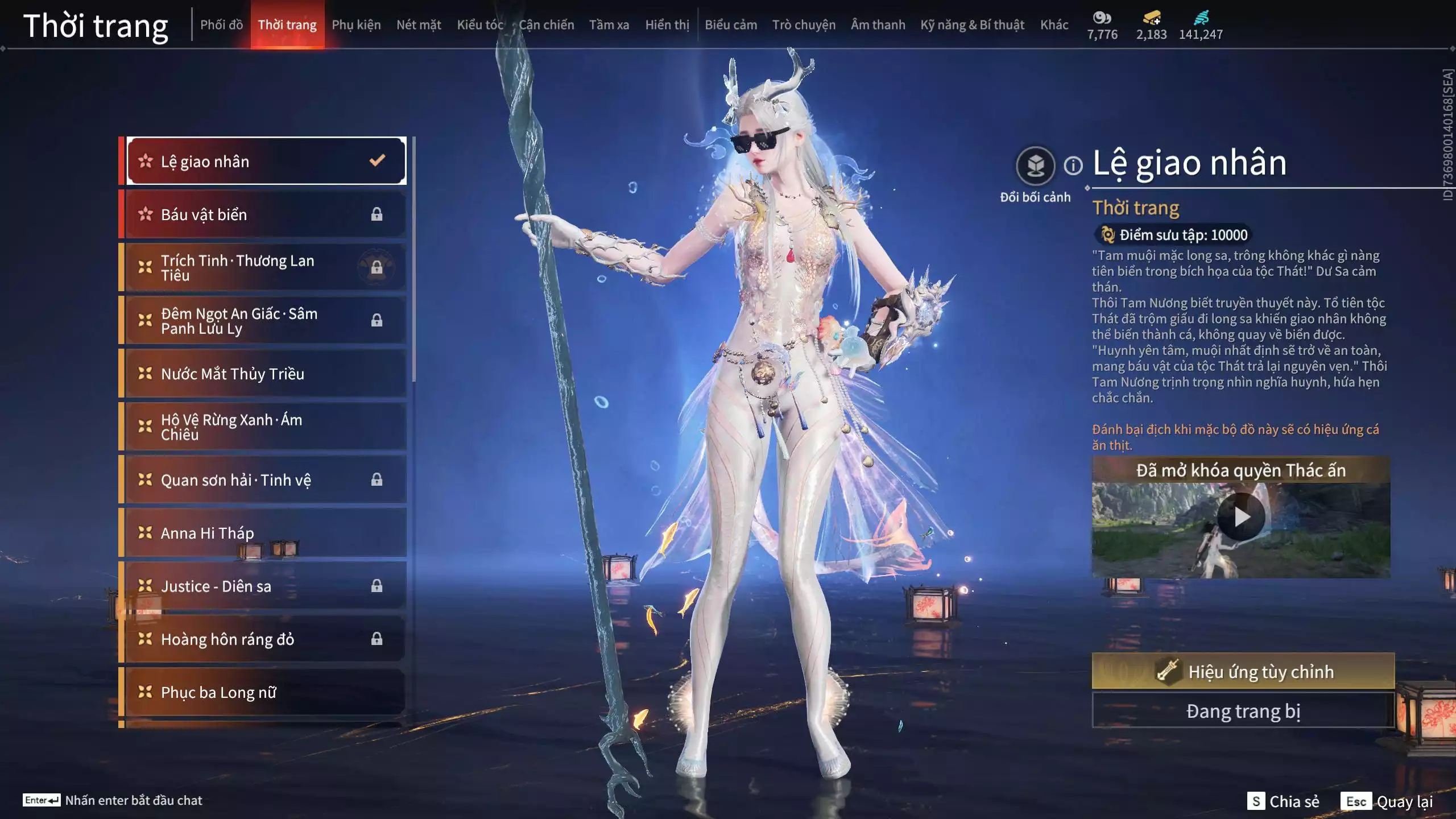
Task: Open the Phụ kiện tab
Action: pyautogui.click(x=356, y=25)
